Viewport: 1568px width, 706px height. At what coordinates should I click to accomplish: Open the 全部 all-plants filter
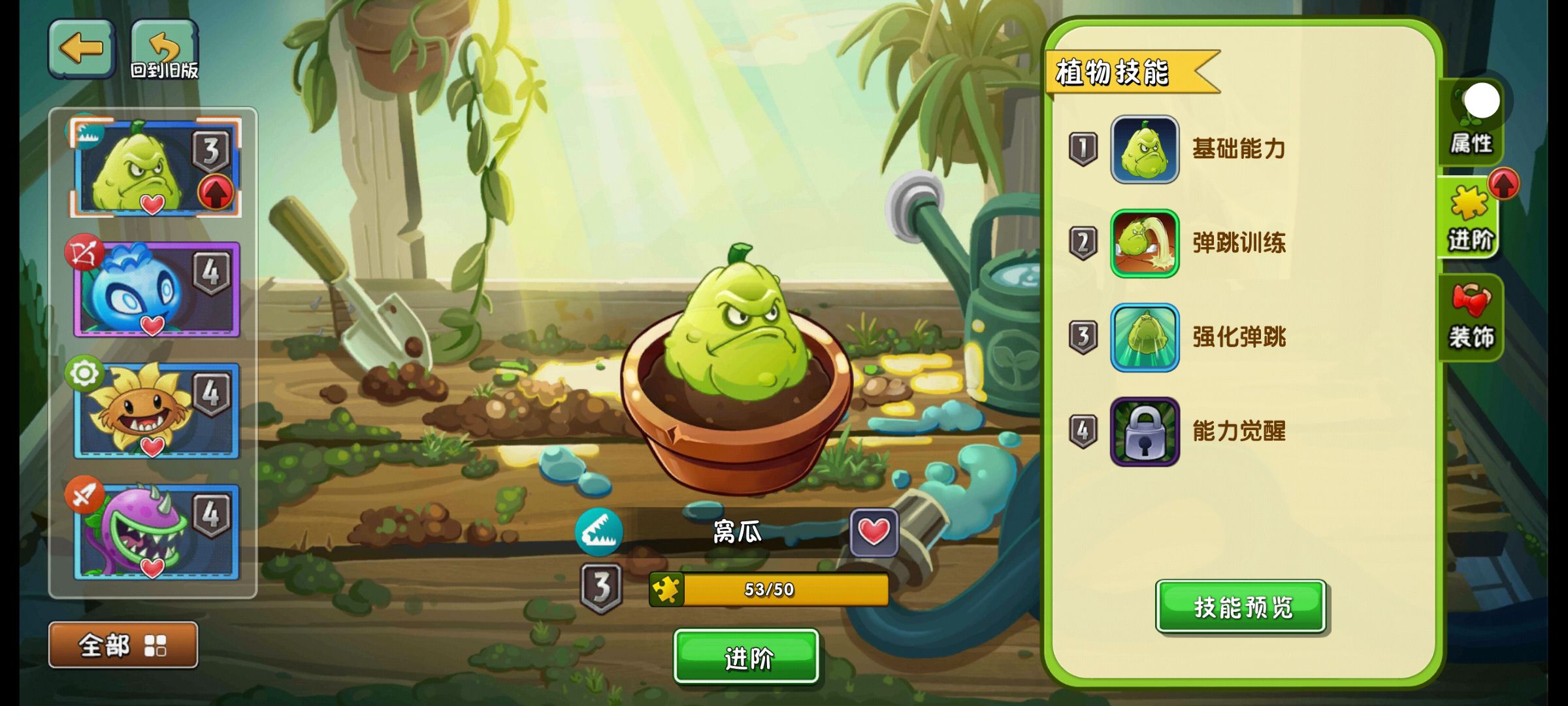click(123, 645)
